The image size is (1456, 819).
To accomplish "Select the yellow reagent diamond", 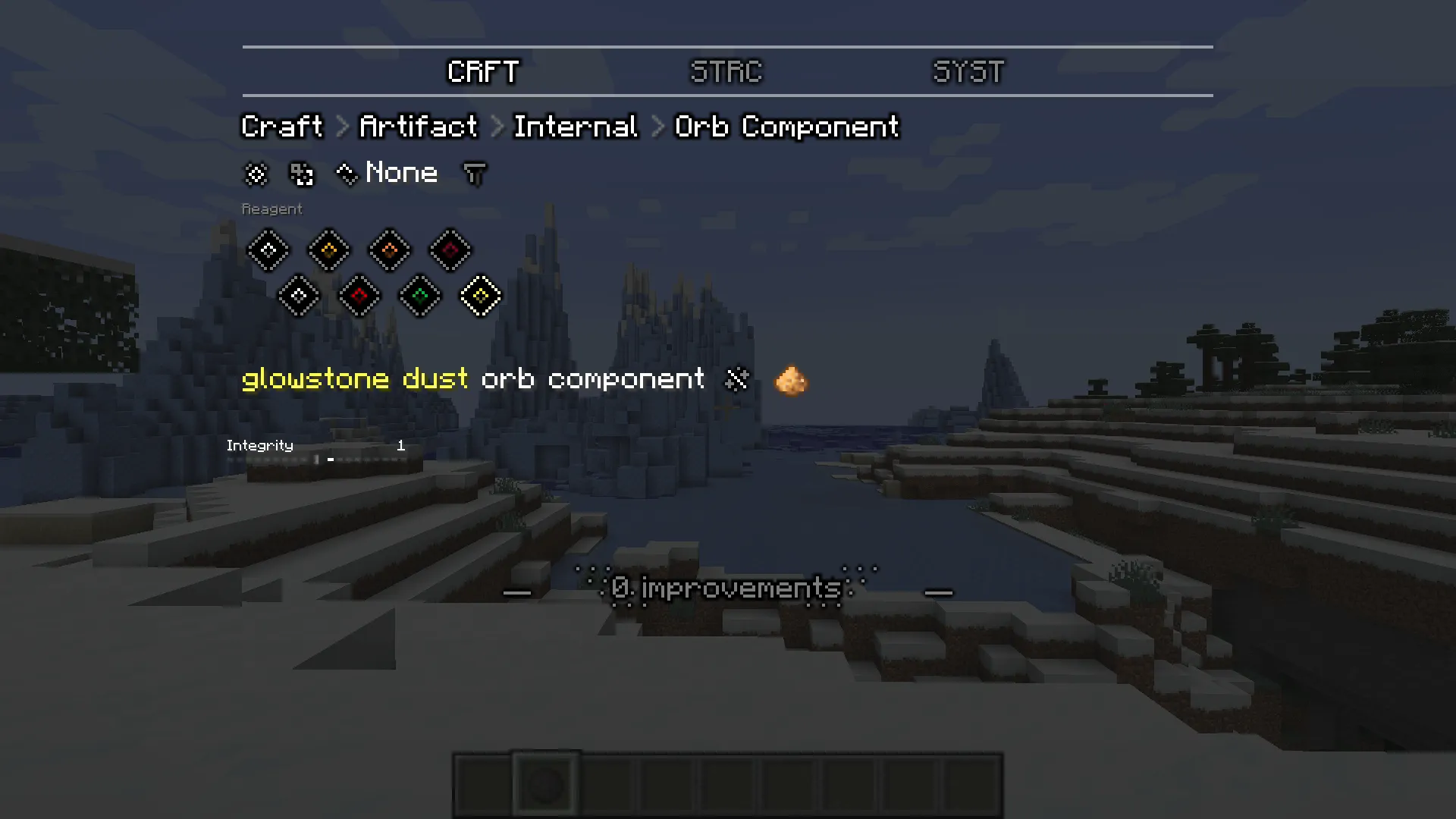I will (329, 250).
